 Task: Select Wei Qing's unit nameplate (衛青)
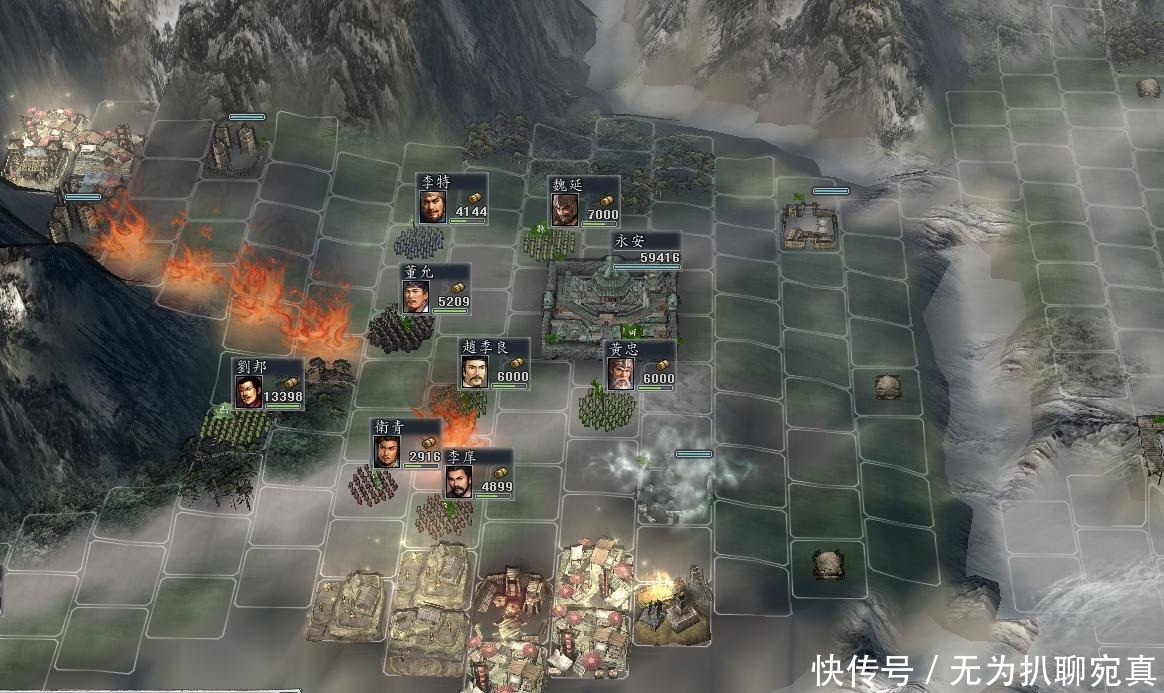406,444
